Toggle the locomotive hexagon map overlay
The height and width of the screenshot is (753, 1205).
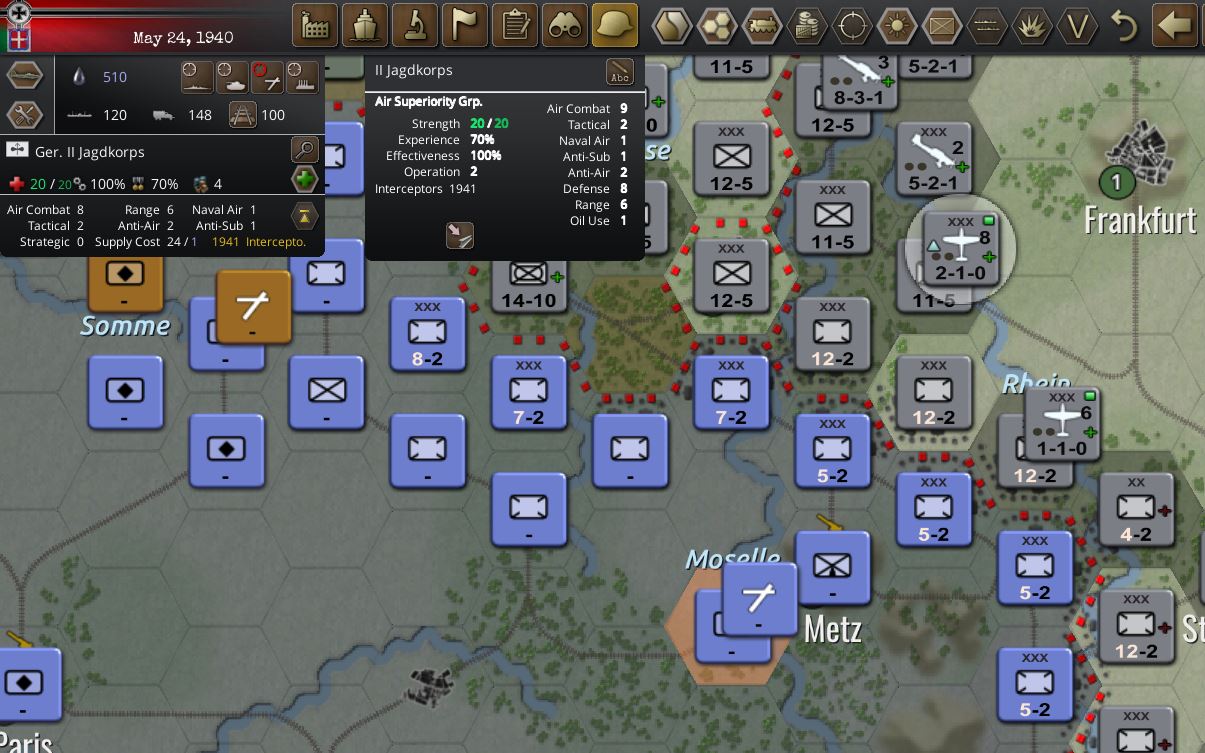click(x=762, y=26)
